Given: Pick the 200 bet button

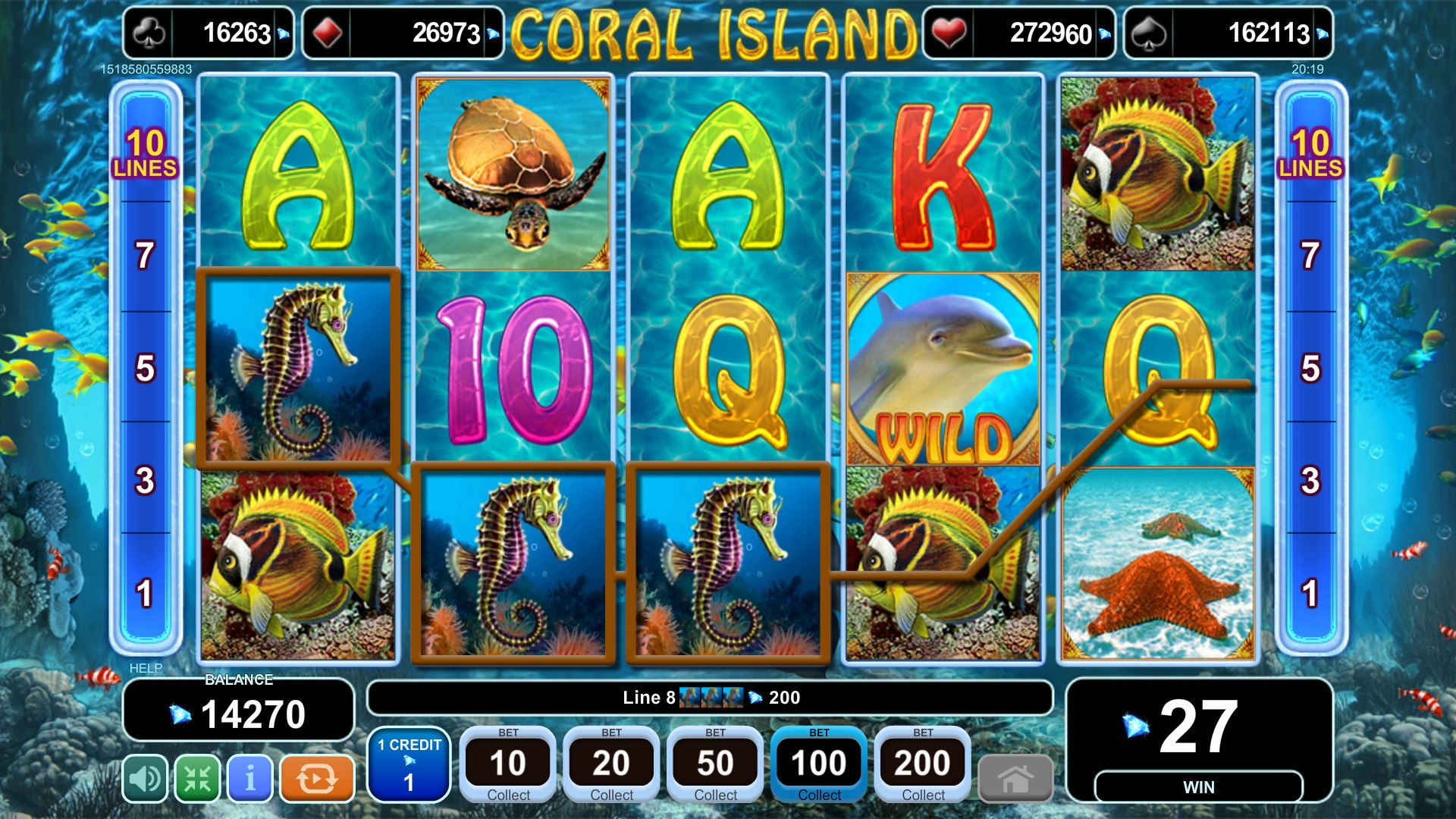Looking at the screenshot, I should point(923,764).
